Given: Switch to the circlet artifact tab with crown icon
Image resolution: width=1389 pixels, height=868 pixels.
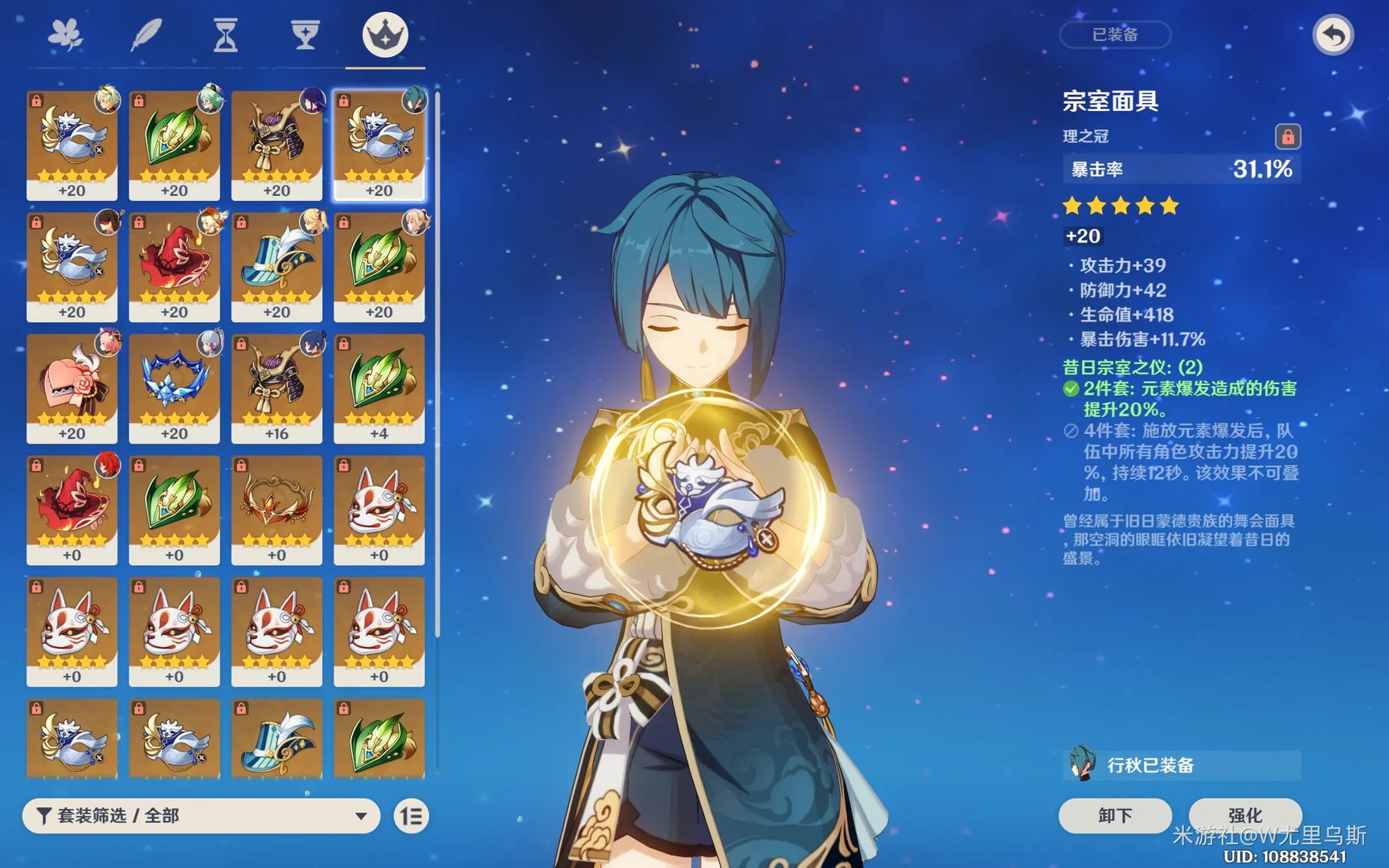Looking at the screenshot, I should pyautogui.click(x=384, y=34).
